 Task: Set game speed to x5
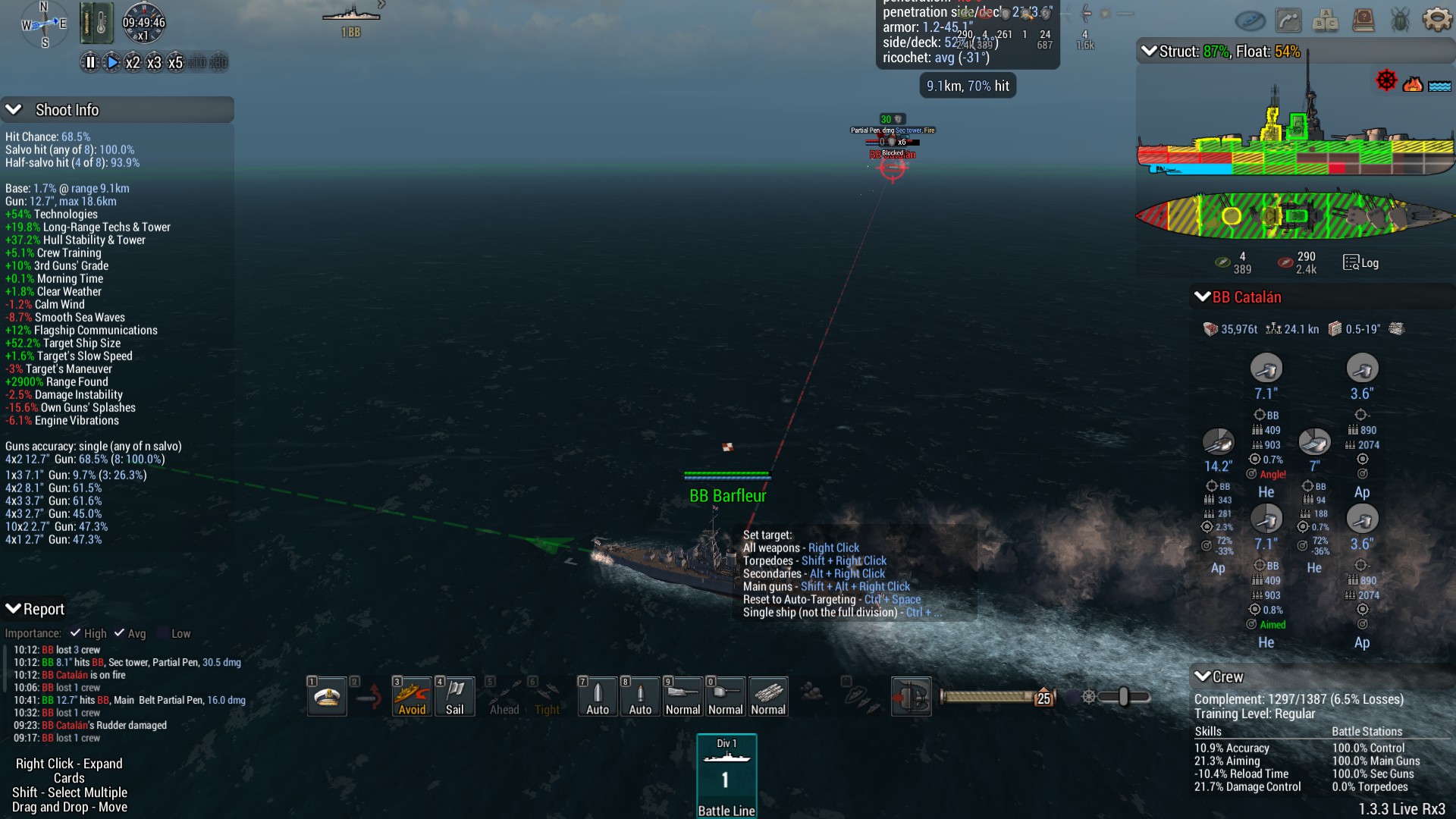(175, 63)
